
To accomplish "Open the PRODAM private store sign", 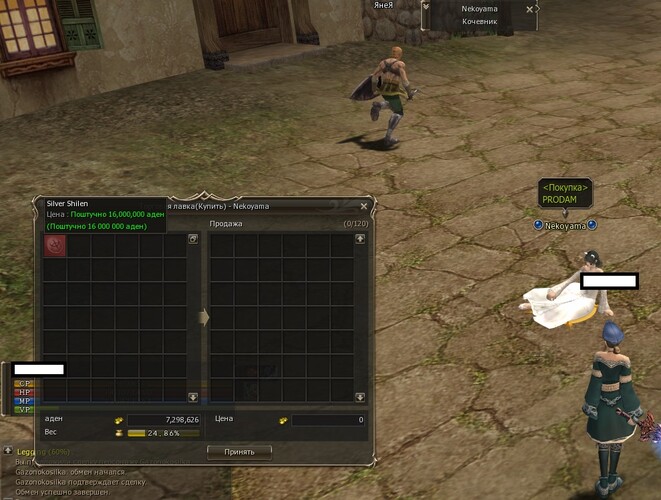I will [566, 193].
